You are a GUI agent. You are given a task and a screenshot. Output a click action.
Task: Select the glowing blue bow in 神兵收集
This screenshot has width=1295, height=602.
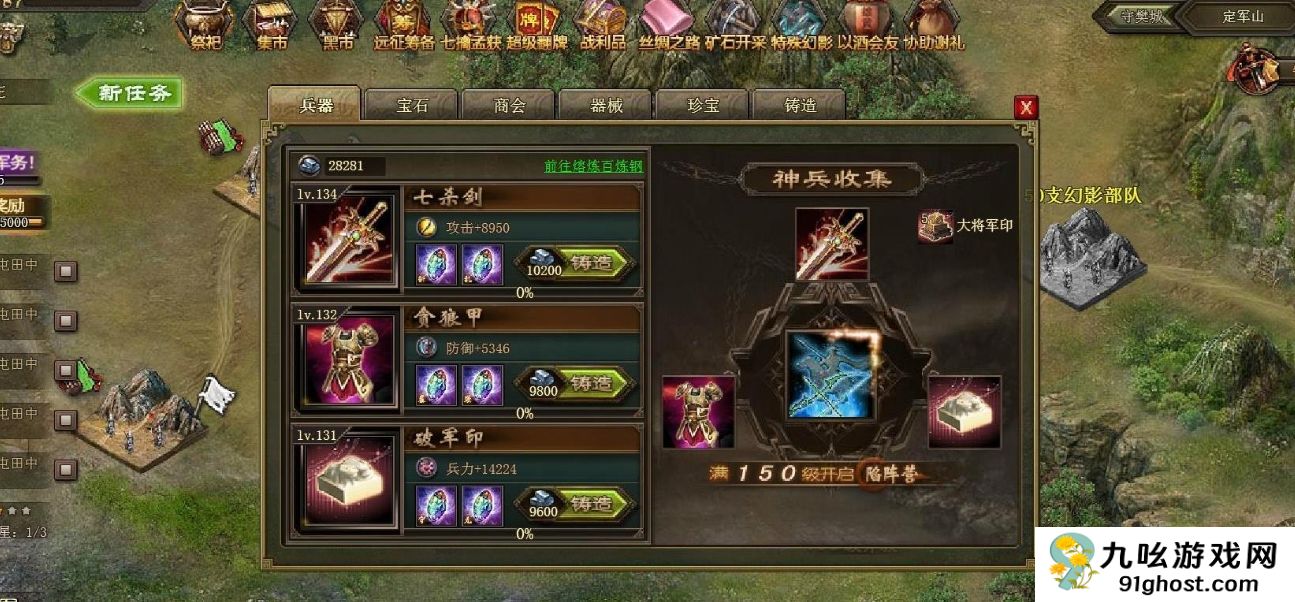(830, 375)
